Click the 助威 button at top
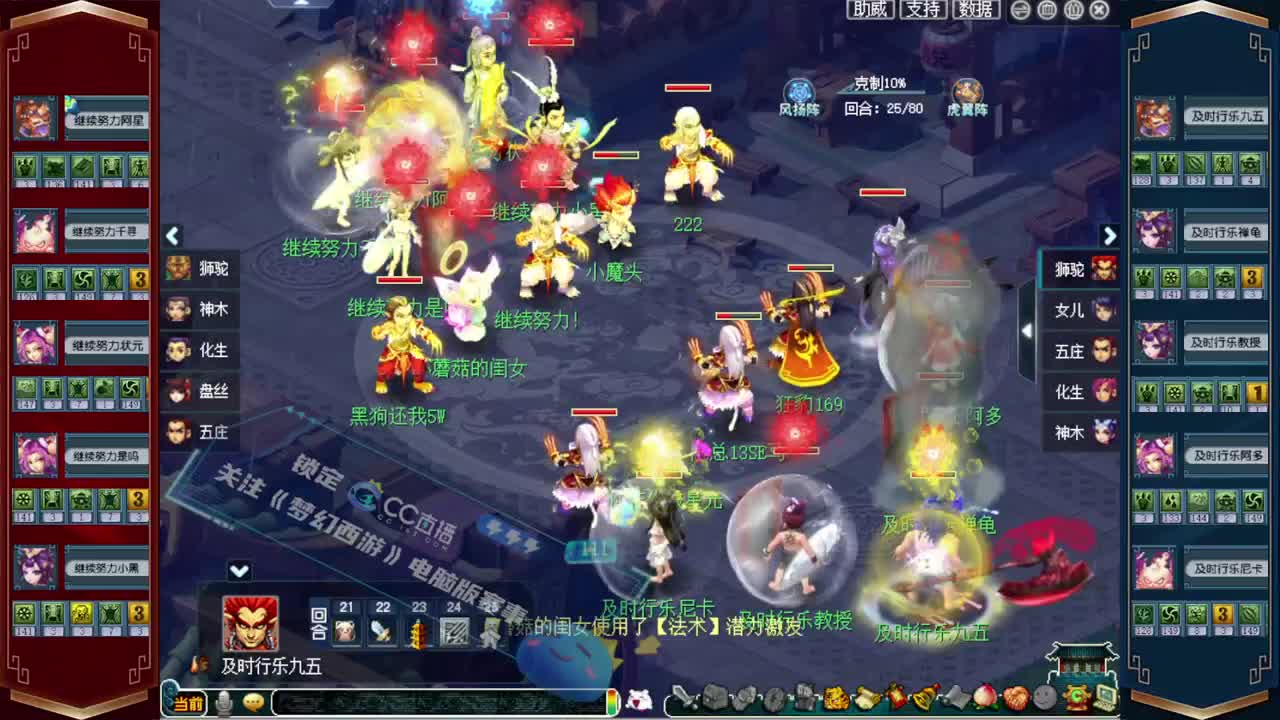Screen dimensions: 1280x720 (x=869, y=11)
